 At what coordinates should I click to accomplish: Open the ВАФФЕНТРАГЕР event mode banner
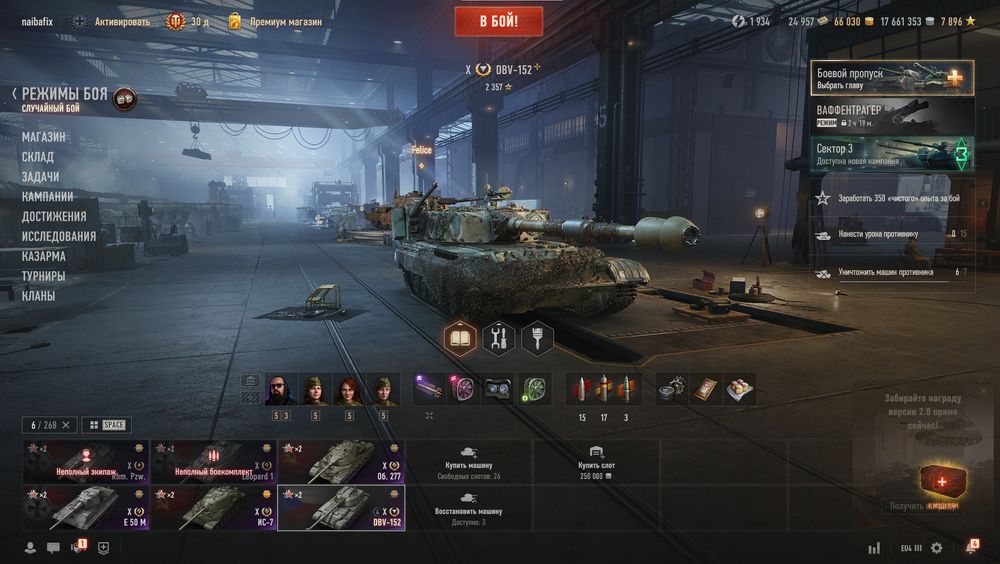(892, 116)
